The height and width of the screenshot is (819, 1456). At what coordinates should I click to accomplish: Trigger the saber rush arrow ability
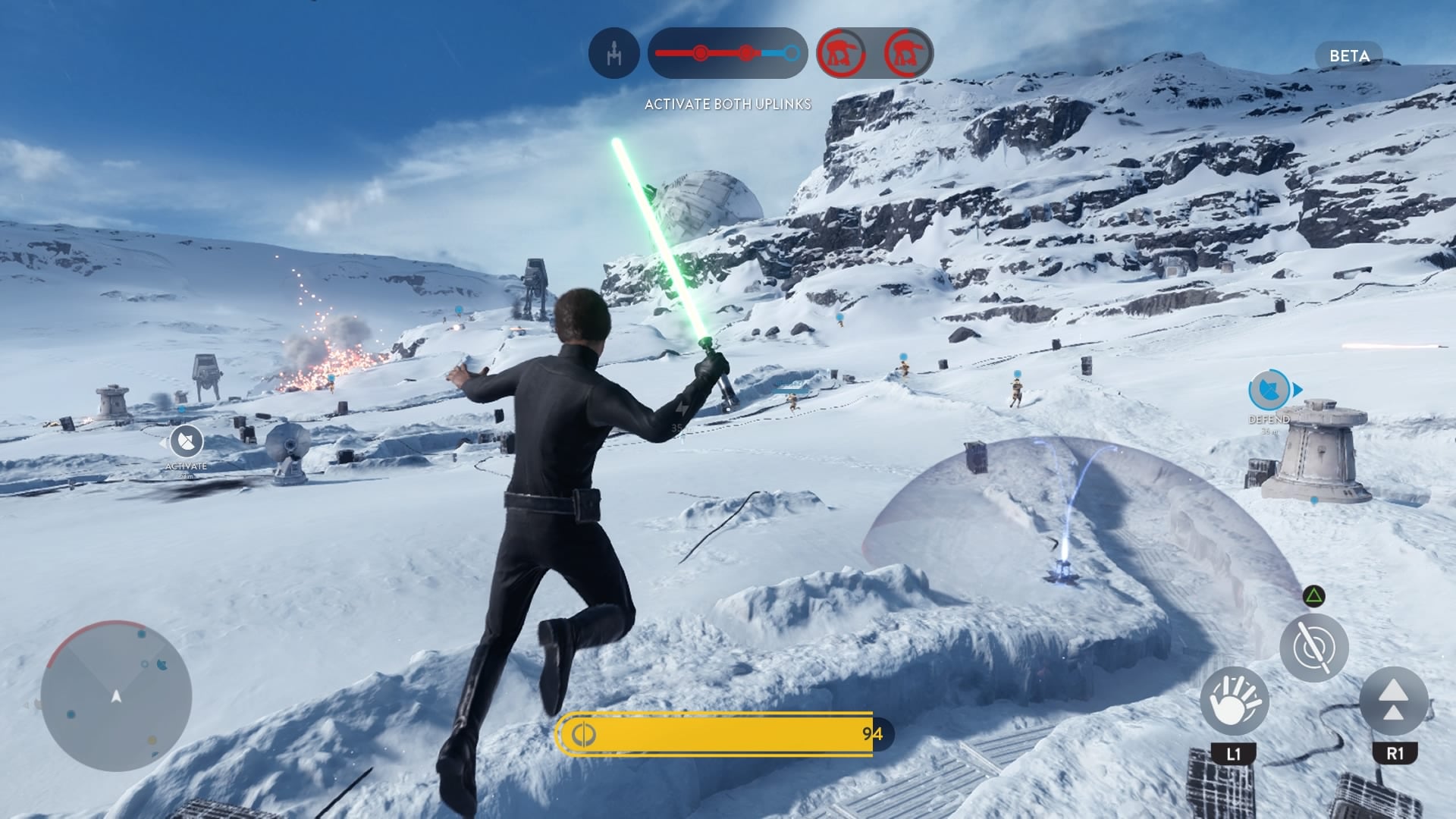(1394, 701)
